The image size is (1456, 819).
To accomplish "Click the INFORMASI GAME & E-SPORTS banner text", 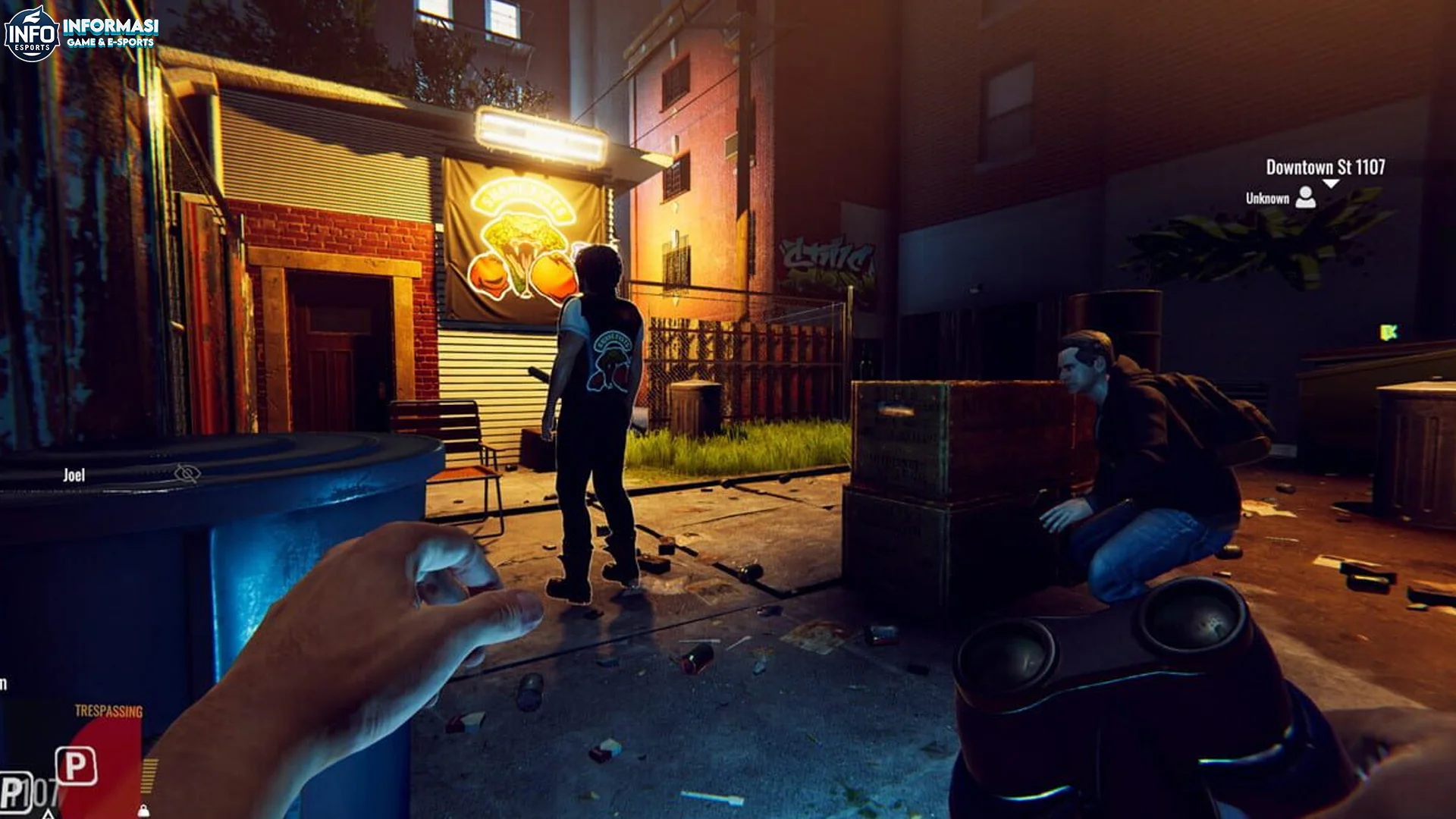I will tap(110, 32).
